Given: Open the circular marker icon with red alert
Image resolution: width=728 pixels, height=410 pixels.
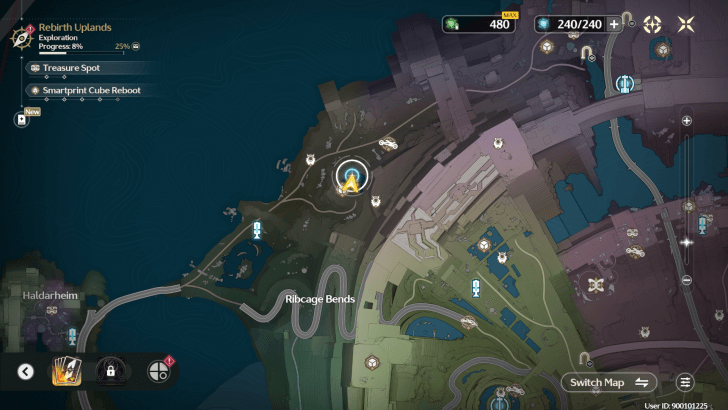Looking at the screenshot, I should (158, 372).
